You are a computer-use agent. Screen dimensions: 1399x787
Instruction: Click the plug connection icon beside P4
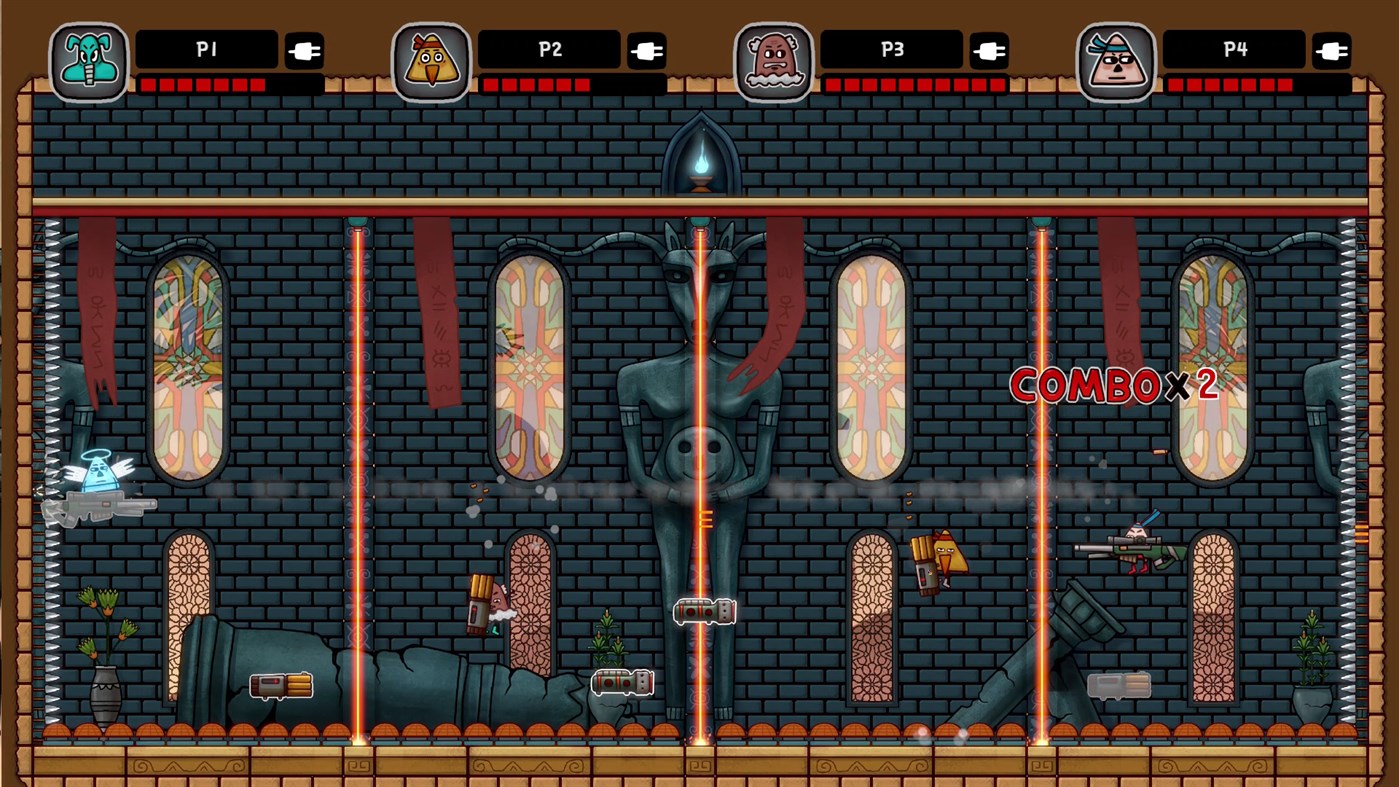click(x=1332, y=49)
